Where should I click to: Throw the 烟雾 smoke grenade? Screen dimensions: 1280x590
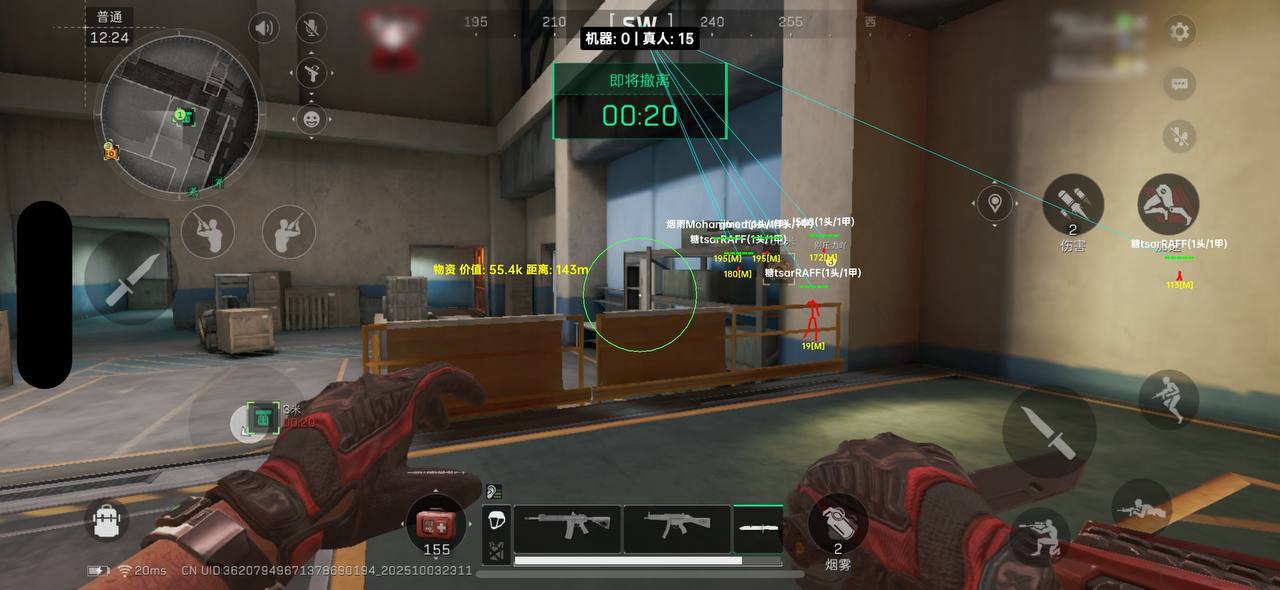coord(837,523)
